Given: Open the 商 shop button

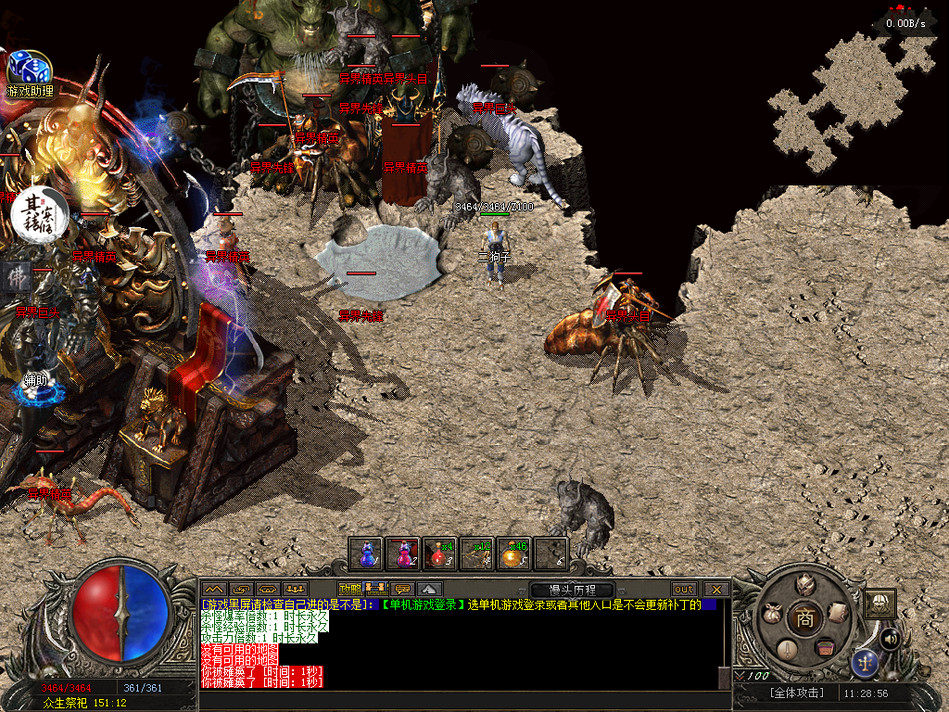Looking at the screenshot, I should (803, 618).
